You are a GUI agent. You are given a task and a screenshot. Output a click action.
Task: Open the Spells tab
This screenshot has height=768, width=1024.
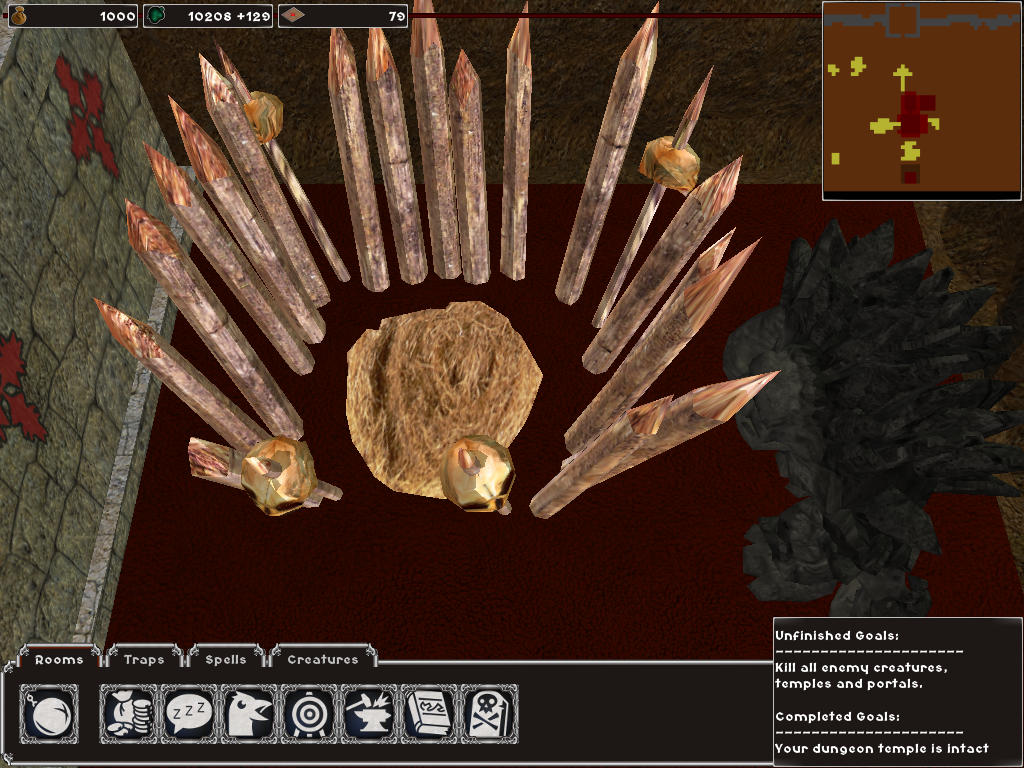(225, 659)
